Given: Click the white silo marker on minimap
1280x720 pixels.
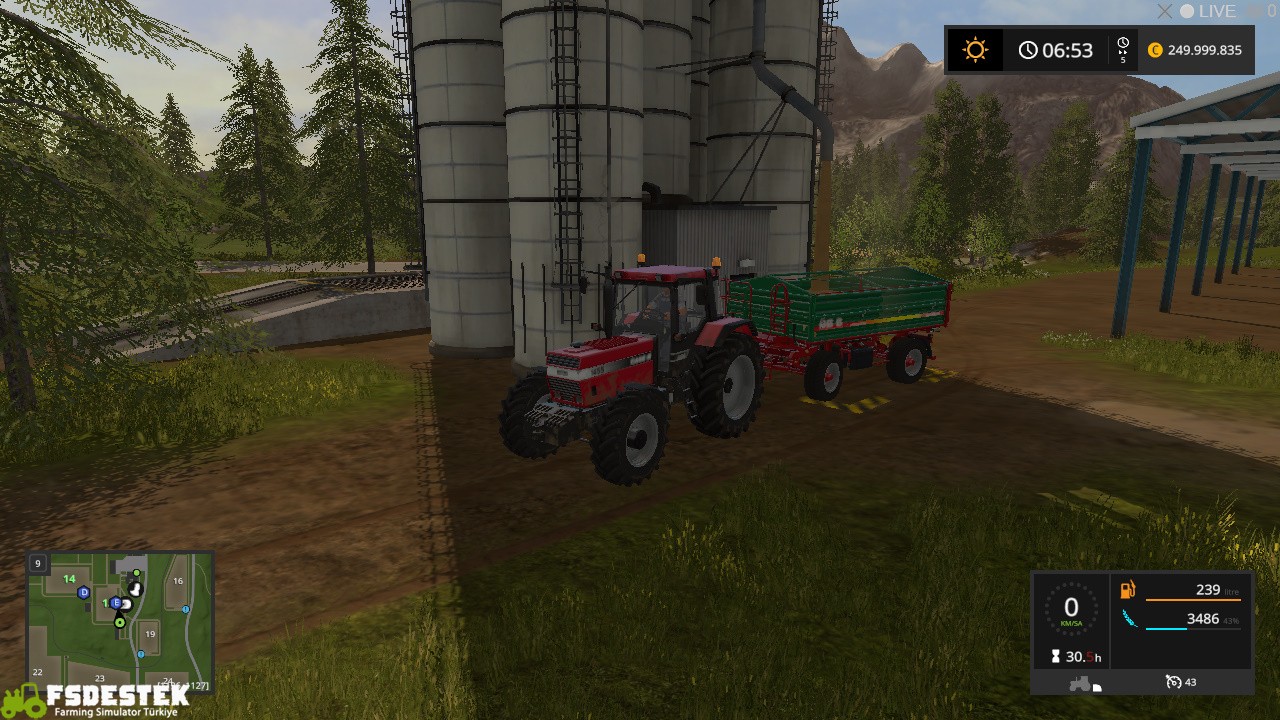Looking at the screenshot, I should [x=135, y=589].
